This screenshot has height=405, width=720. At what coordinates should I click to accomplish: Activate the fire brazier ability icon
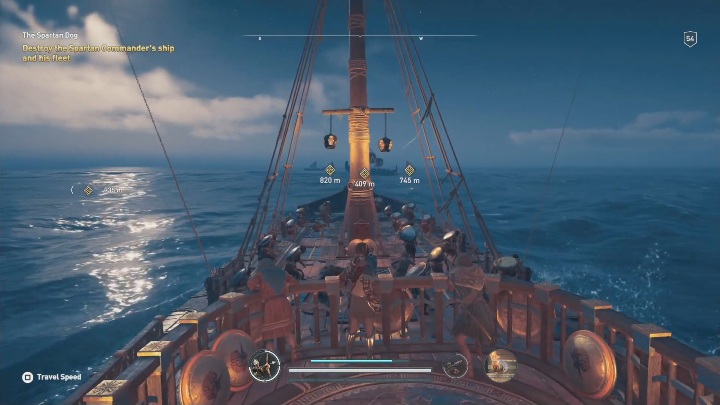click(500, 365)
